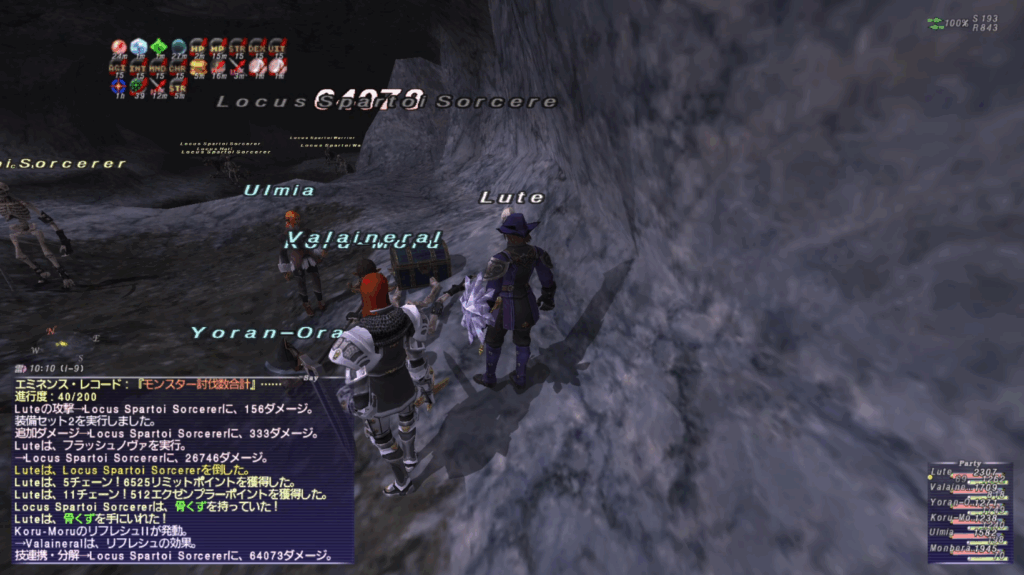Click the light-blue crystal buff icon
The height and width of the screenshot is (575, 1024).
(x=139, y=47)
